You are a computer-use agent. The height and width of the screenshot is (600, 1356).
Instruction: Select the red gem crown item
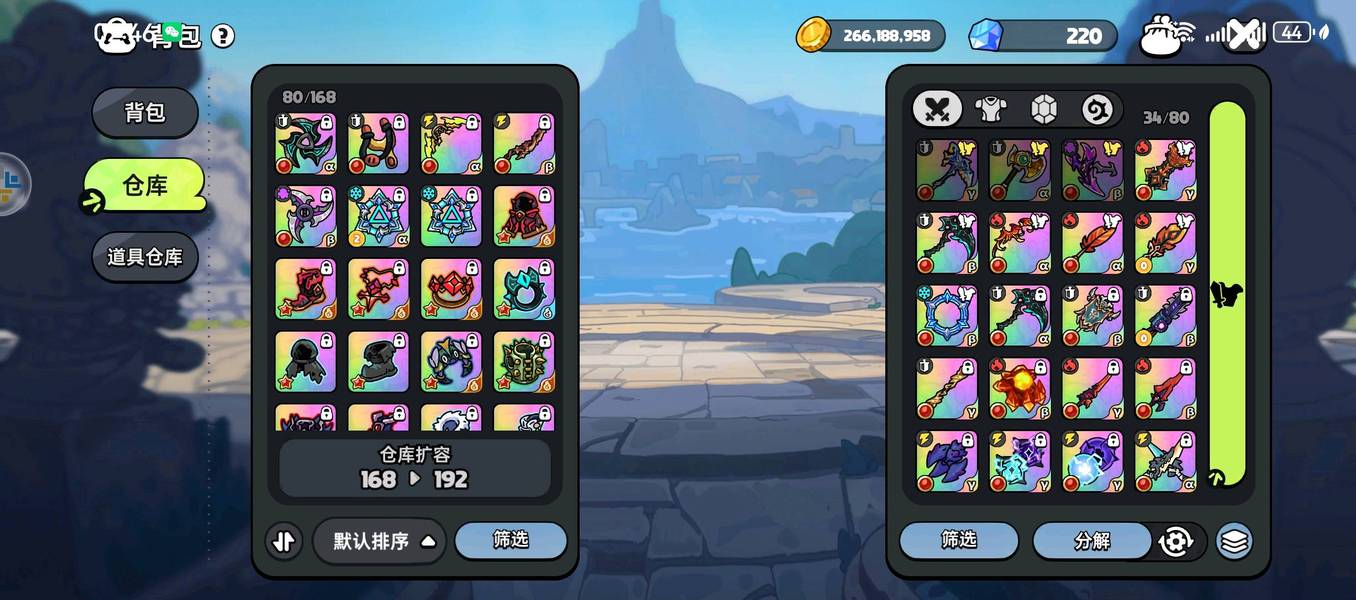pos(451,289)
